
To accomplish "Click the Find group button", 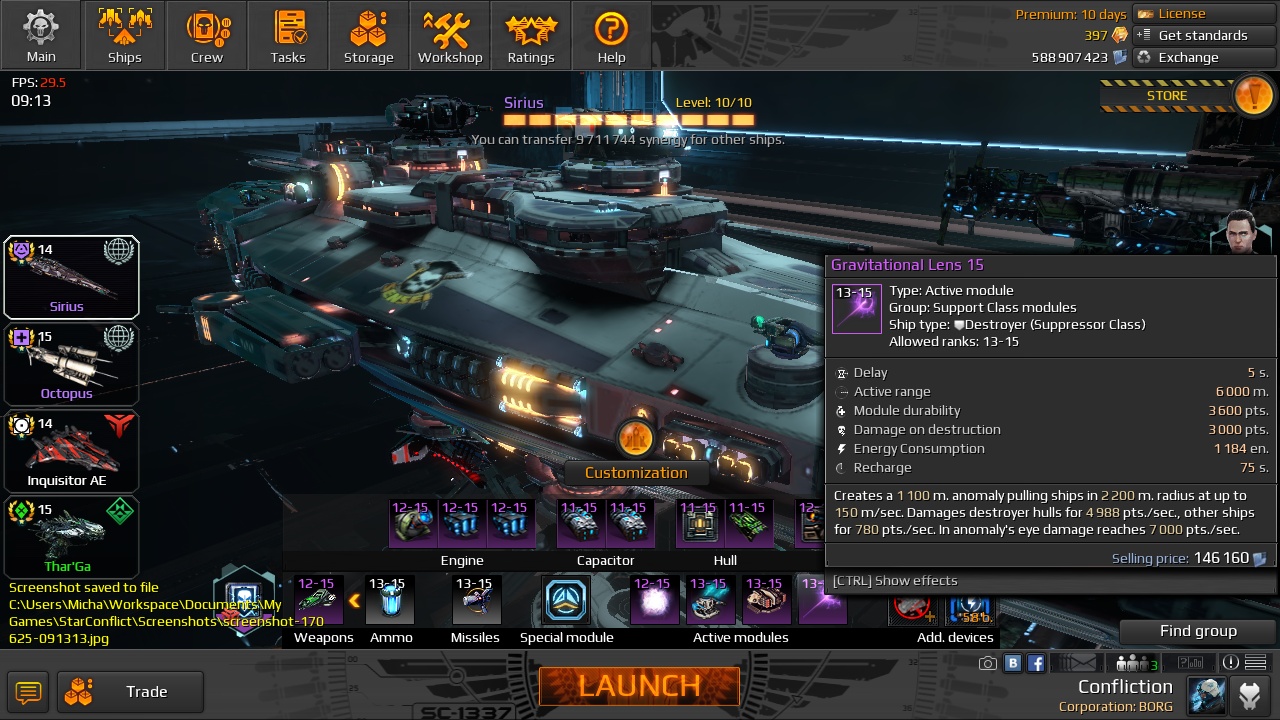I will tap(1198, 631).
